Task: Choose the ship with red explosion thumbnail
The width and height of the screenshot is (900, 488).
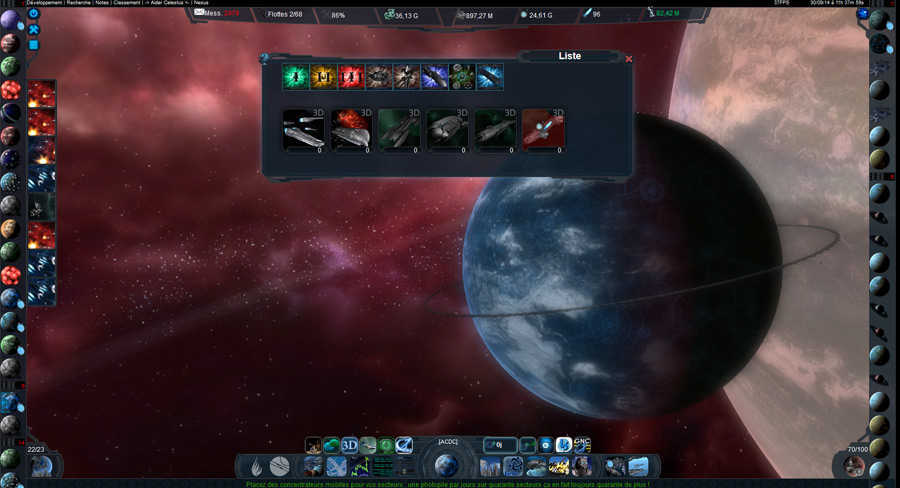Action: click(x=351, y=131)
